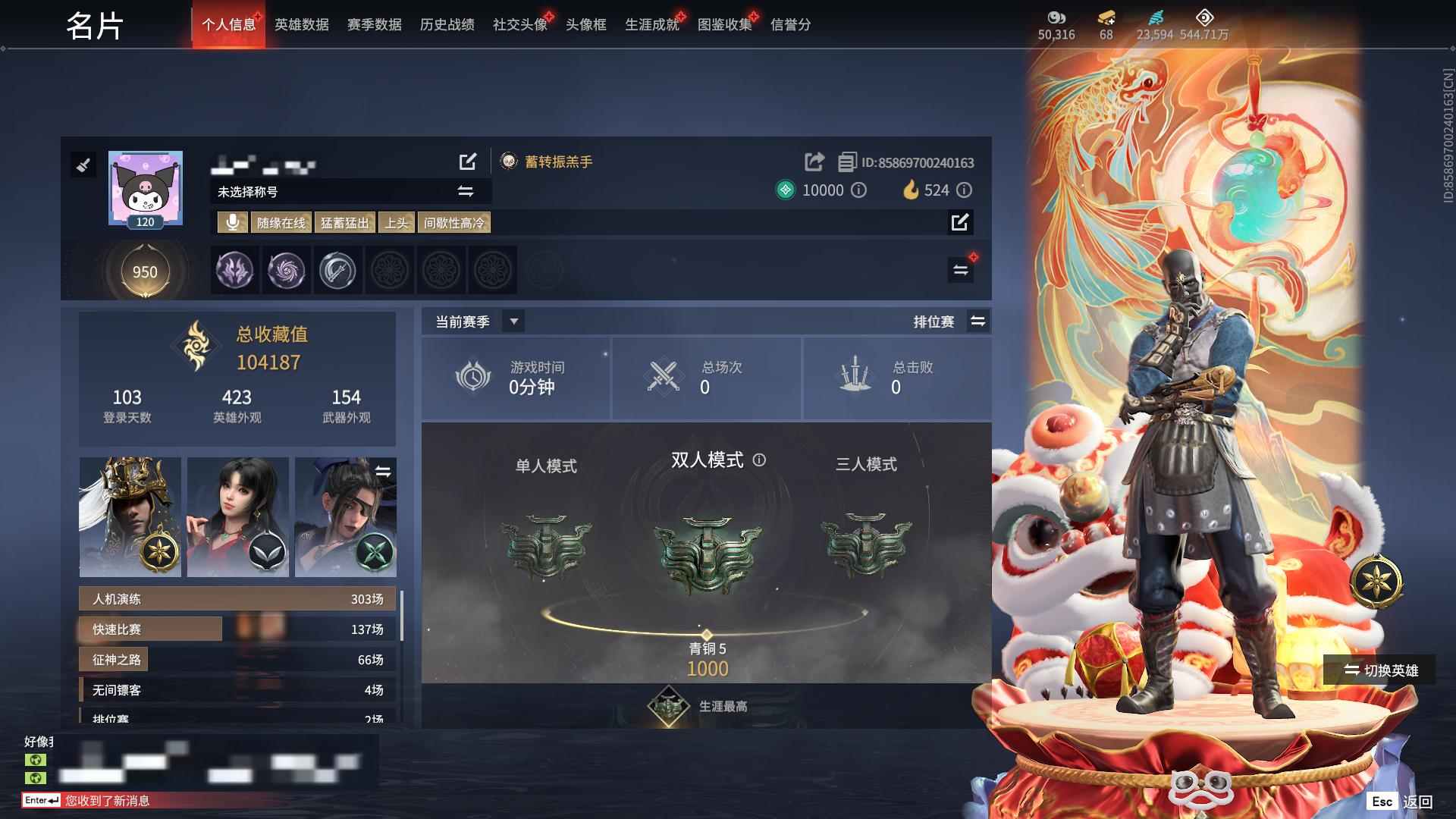
Task: Click the info icon next to the 524 flame value
Action: click(x=964, y=190)
